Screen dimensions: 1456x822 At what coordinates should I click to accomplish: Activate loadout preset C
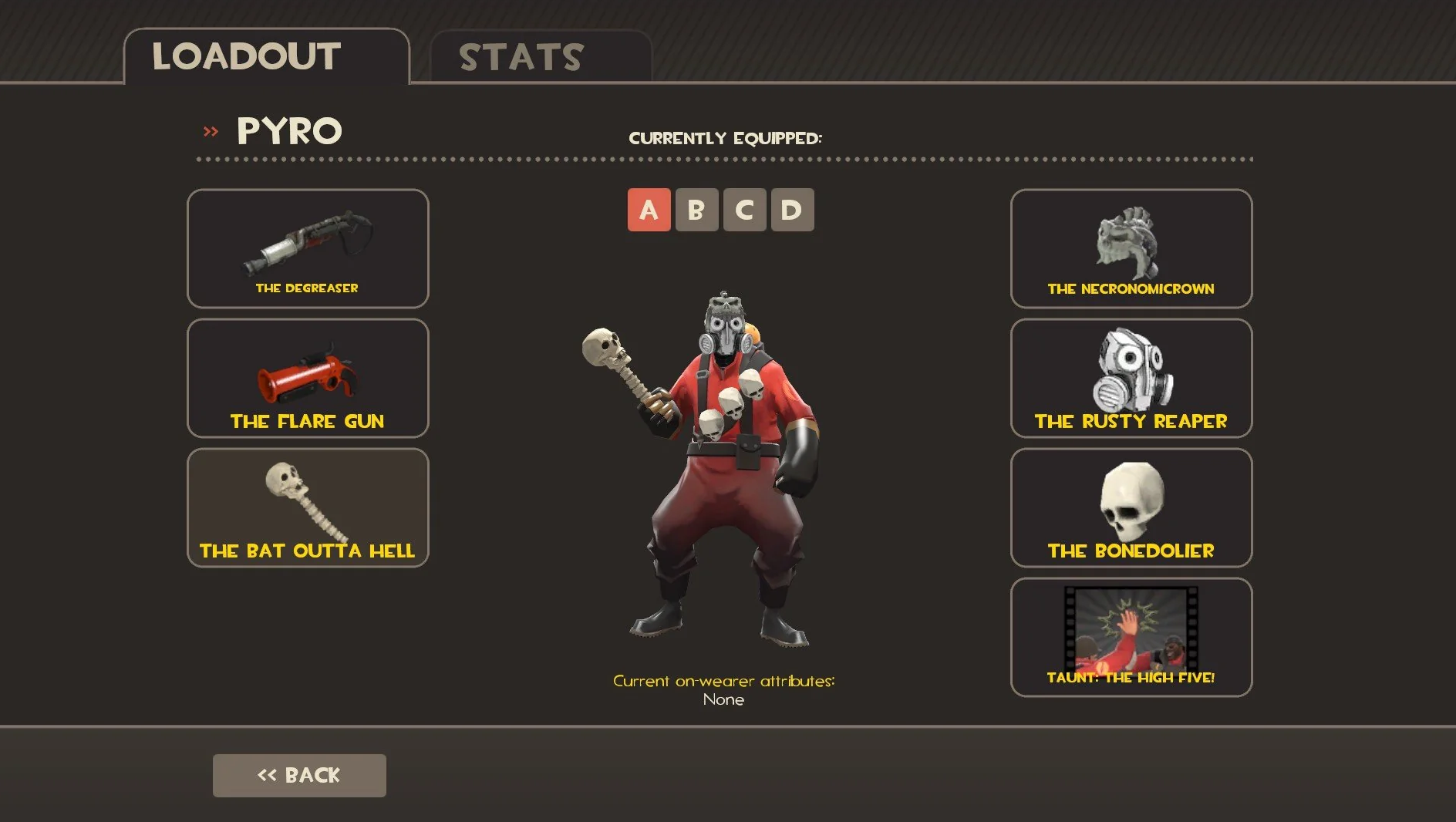744,210
